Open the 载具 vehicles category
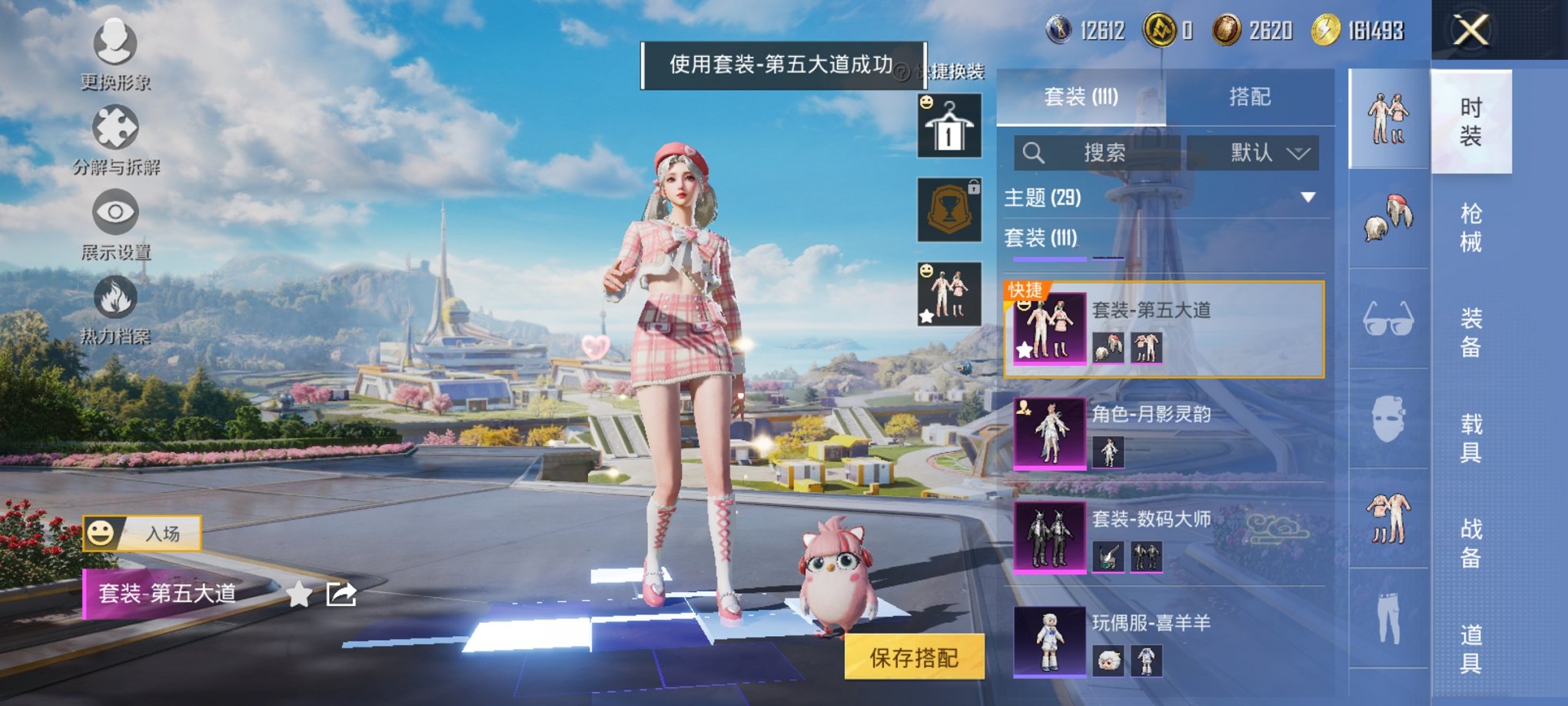Viewport: 1568px width, 706px height. tap(1470, 438)
